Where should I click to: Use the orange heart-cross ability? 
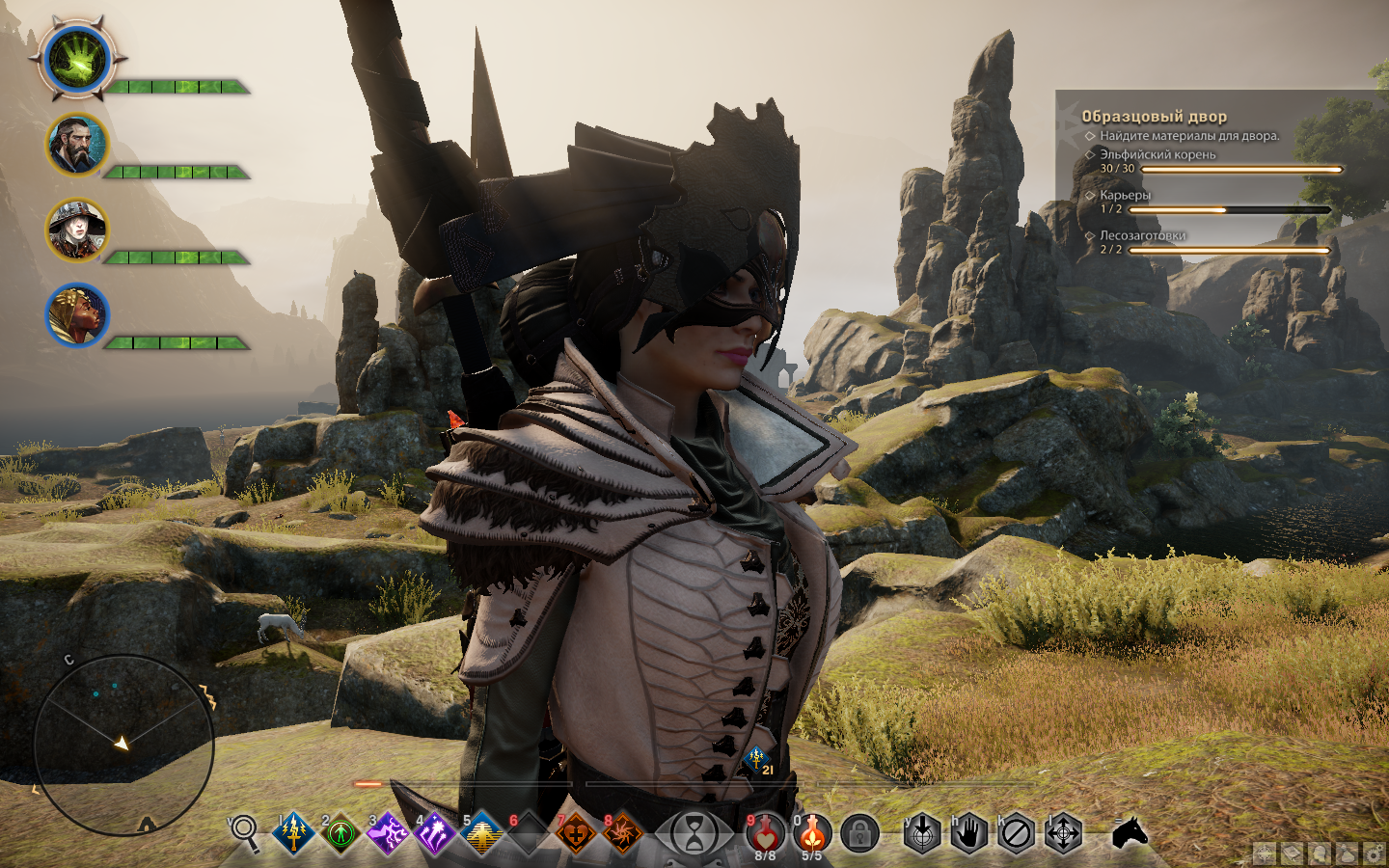click(575, 832)
